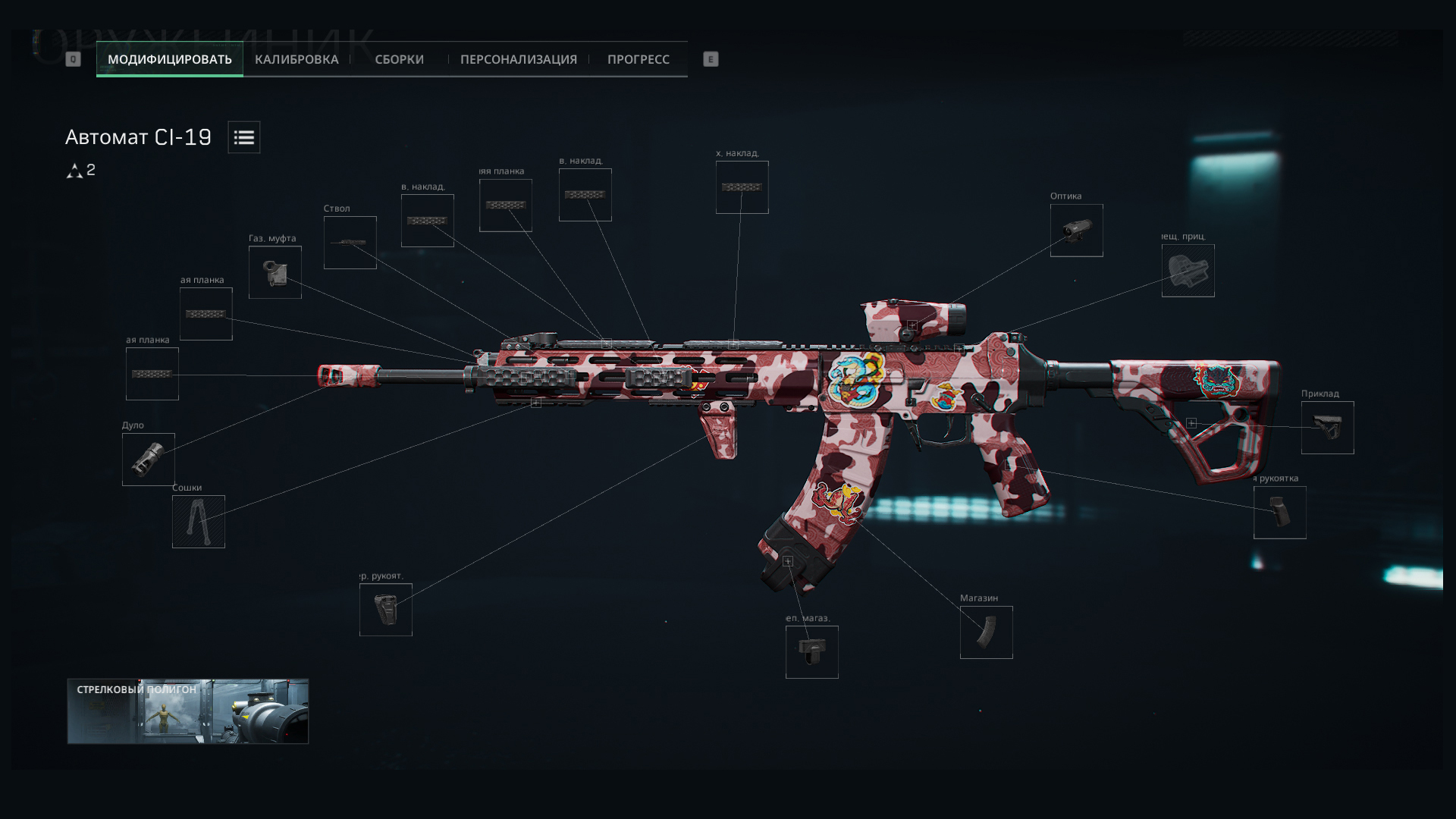The width and height of the screenshot is (1456, 819).
Task: Open the foregrip attachment slot
Action: 386,610
